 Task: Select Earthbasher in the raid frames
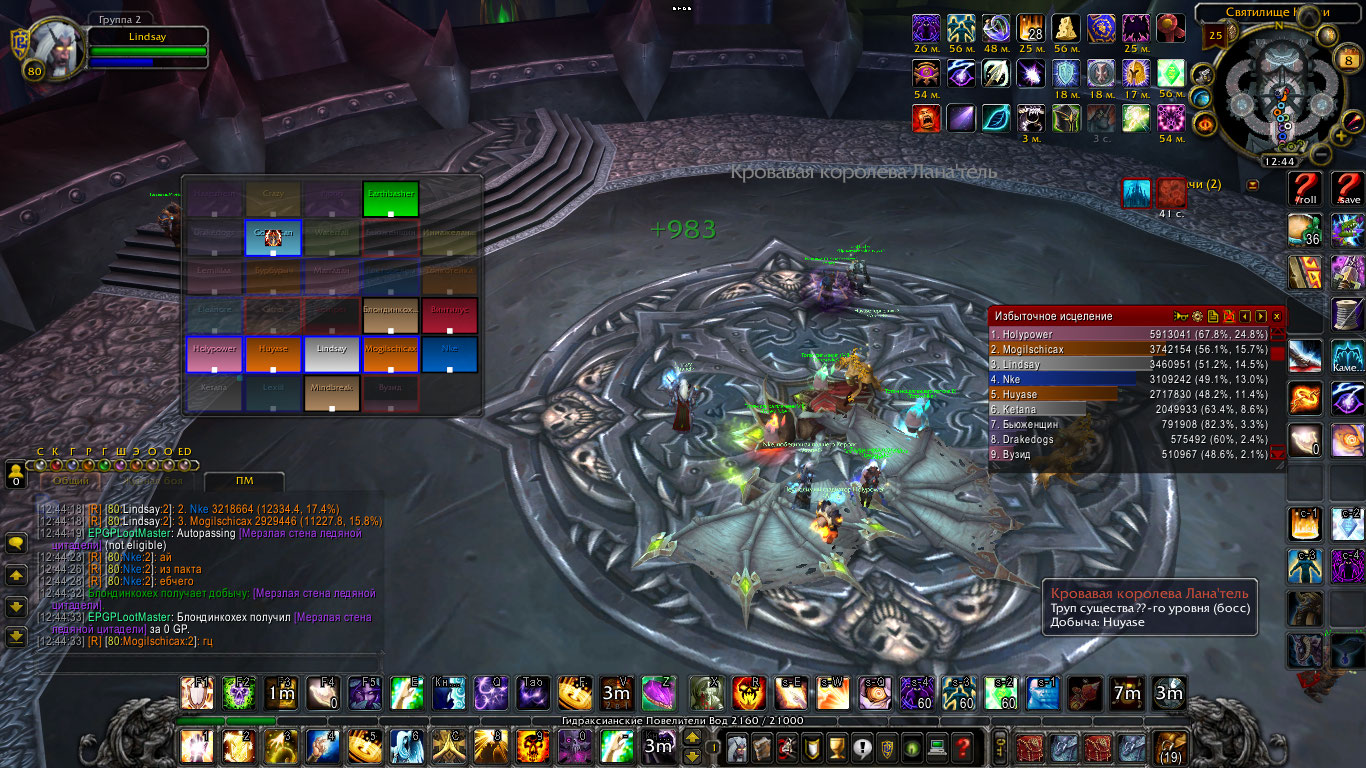390,198
